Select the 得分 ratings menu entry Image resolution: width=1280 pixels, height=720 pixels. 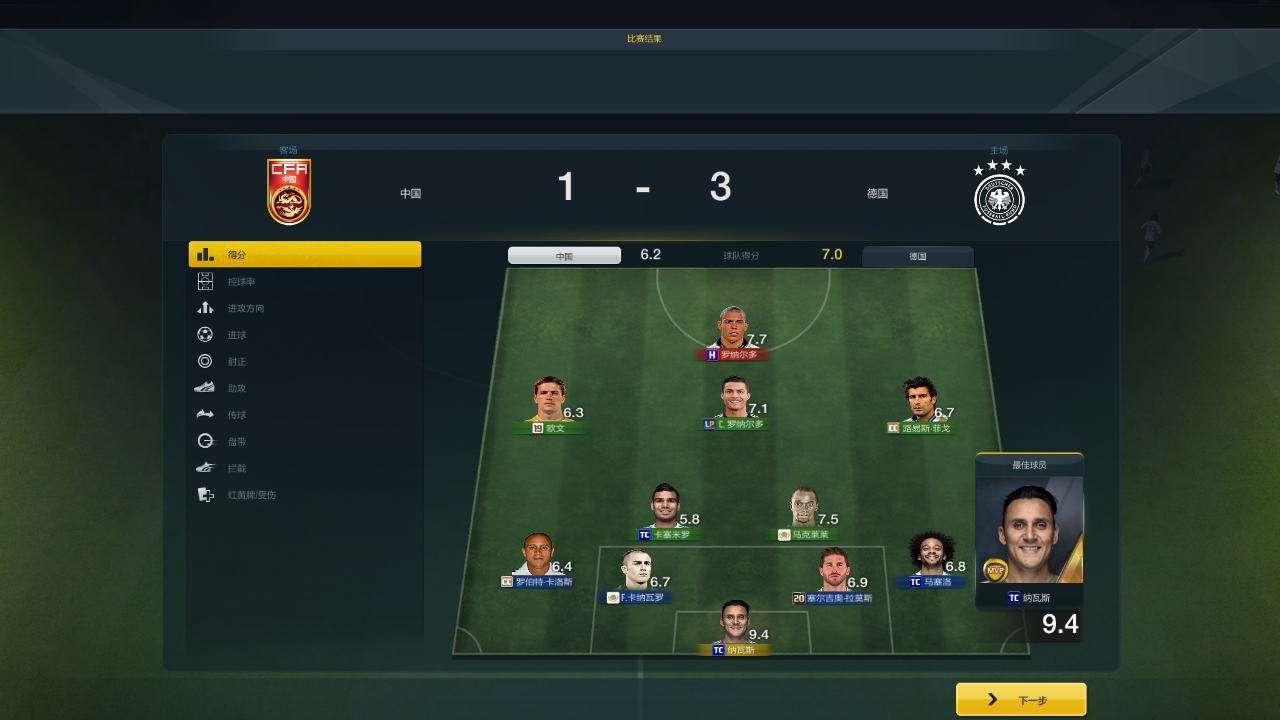[x=304, y=255]
